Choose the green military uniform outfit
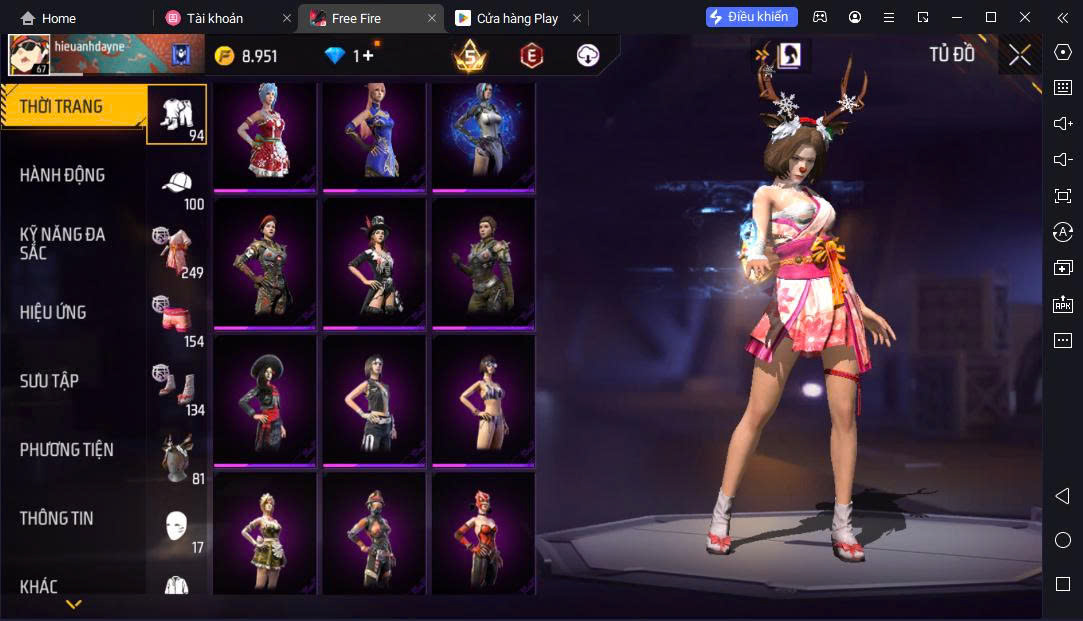 483,262
